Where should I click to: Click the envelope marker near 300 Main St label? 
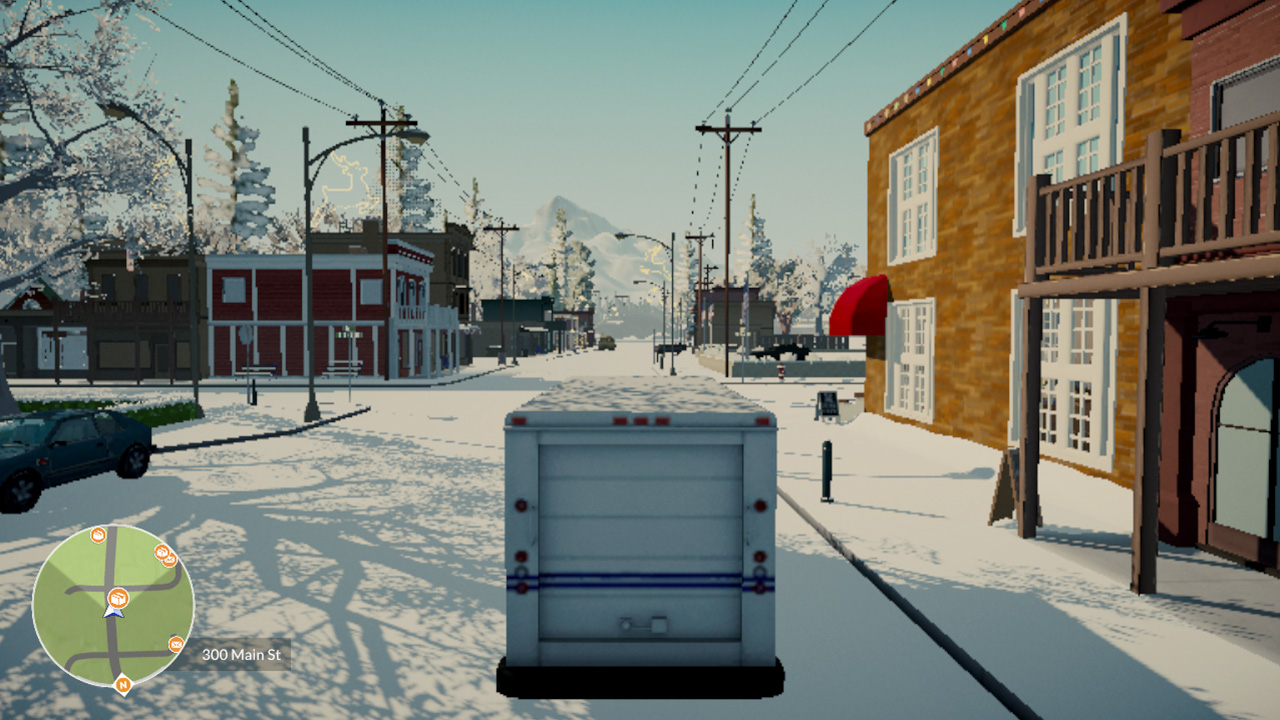(x=176, y=643)
